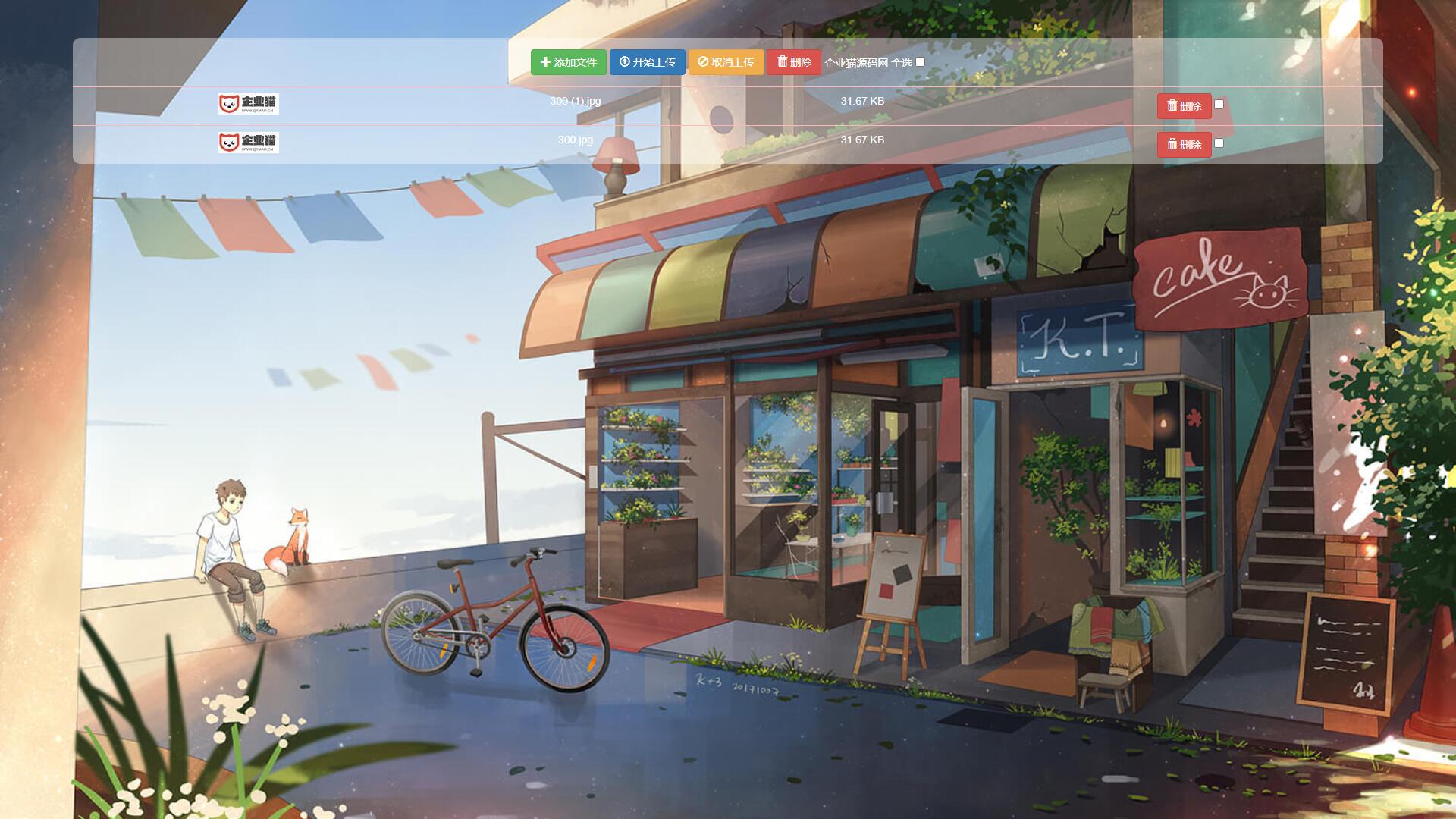Select the 300 (1).jpg filename text
1456x819 pixels.
pos(576,101)
